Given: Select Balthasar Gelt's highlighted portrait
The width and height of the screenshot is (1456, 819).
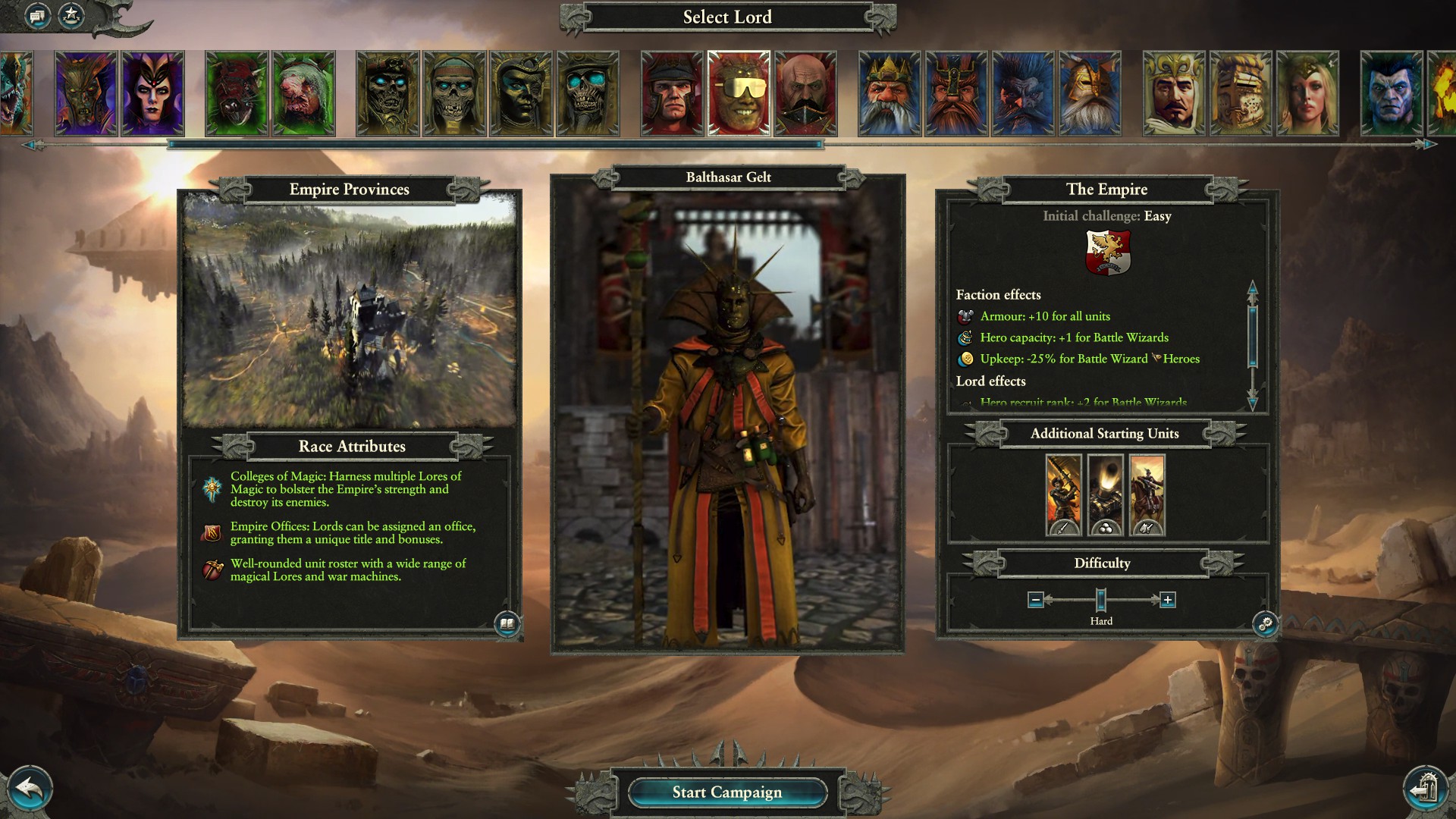Looking at the screenshot, I should click(x=738, y=93).
